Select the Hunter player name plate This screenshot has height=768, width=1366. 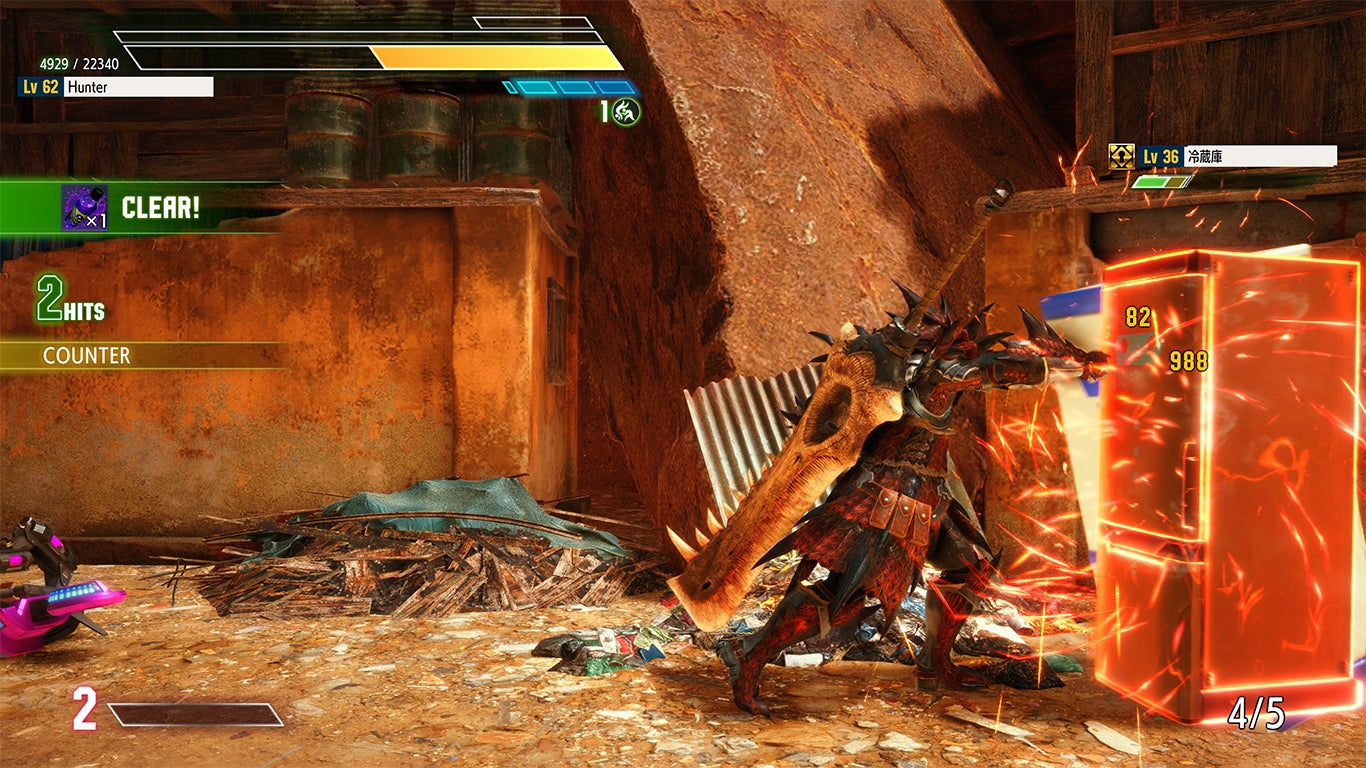(x=138, y=87)
